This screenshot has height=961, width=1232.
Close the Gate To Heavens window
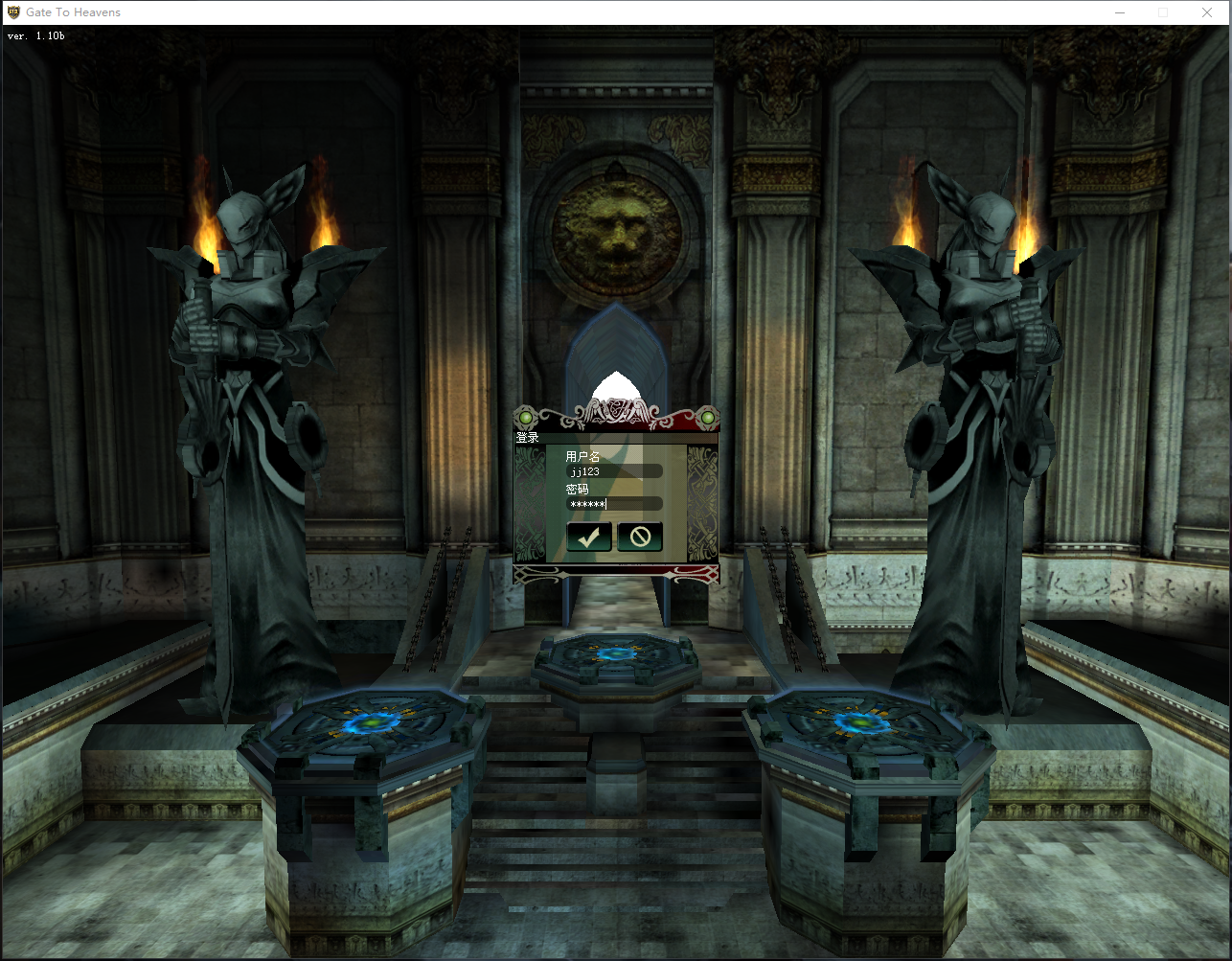1207,12
